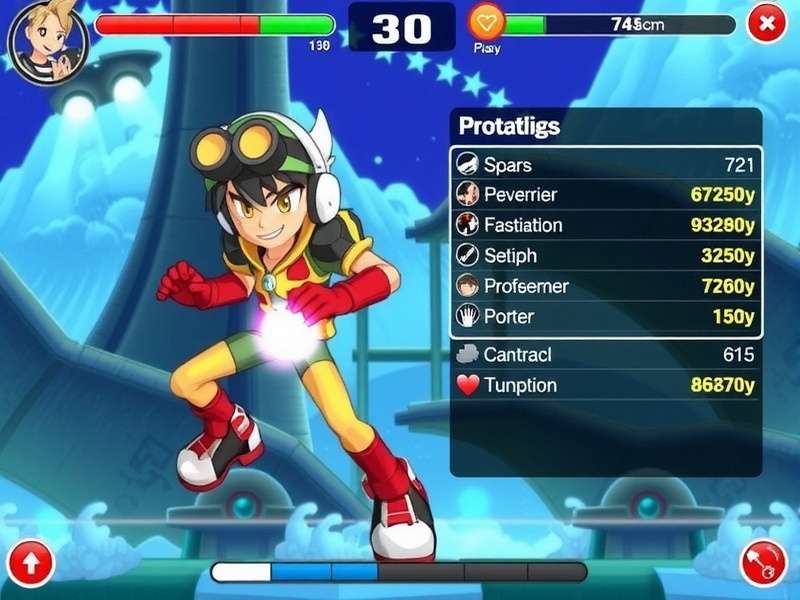This screenshot has height=600, width=800.
Task: Pick the Setiph entry
Action: click(x=605, y=256)
